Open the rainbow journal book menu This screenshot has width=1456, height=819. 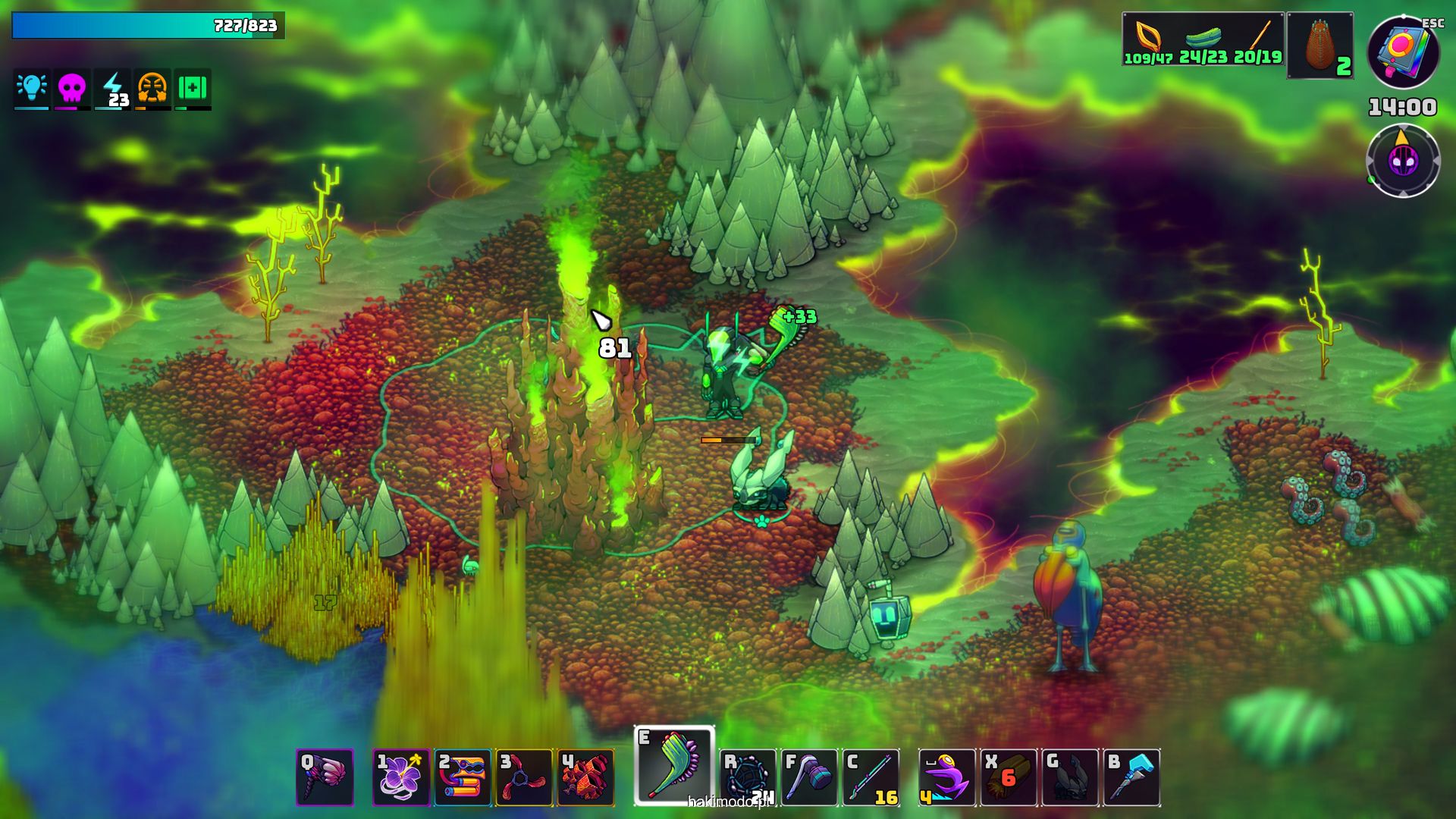point(1403,53)
